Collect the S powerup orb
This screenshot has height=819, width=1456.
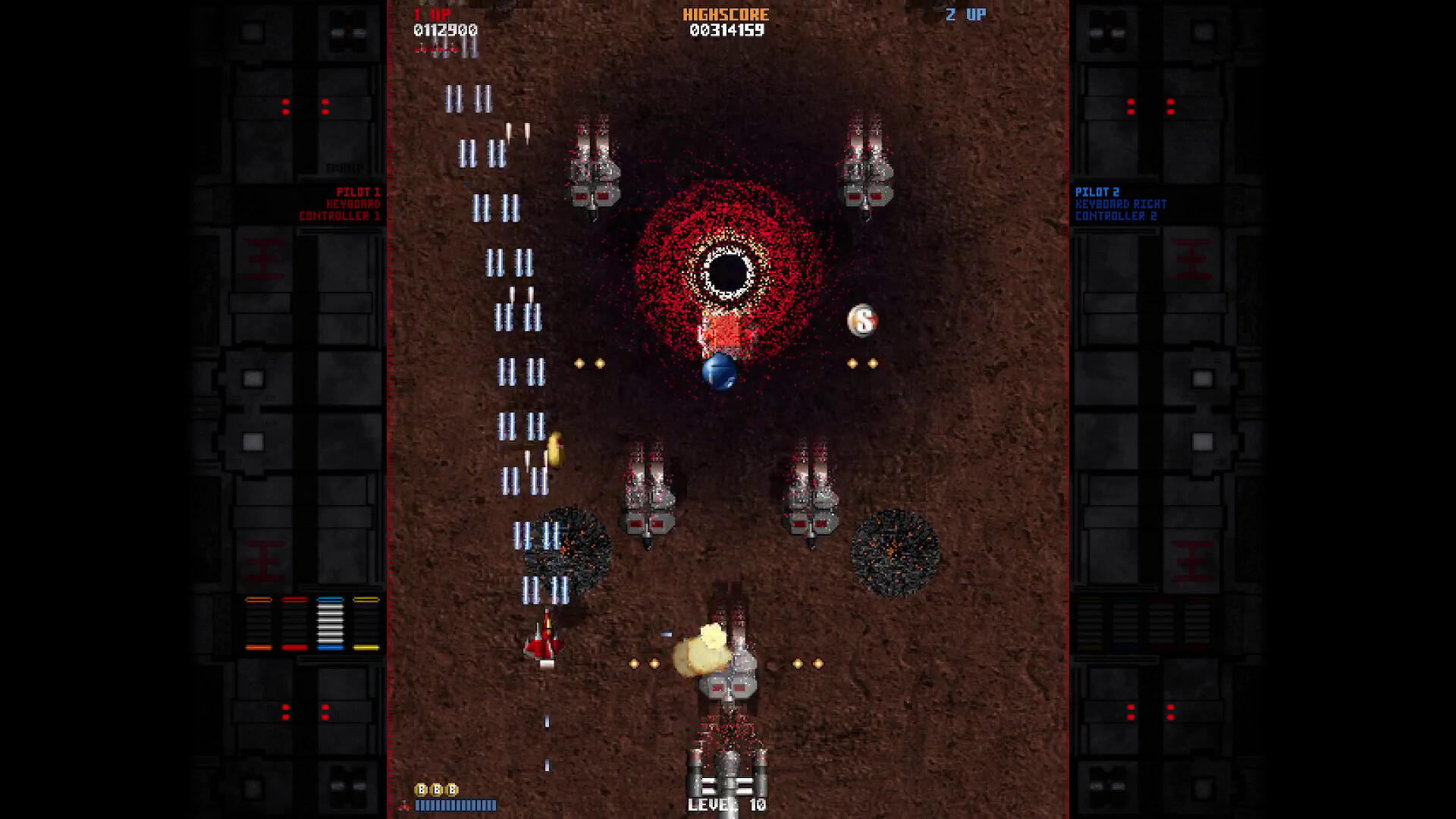click(862, 319)
